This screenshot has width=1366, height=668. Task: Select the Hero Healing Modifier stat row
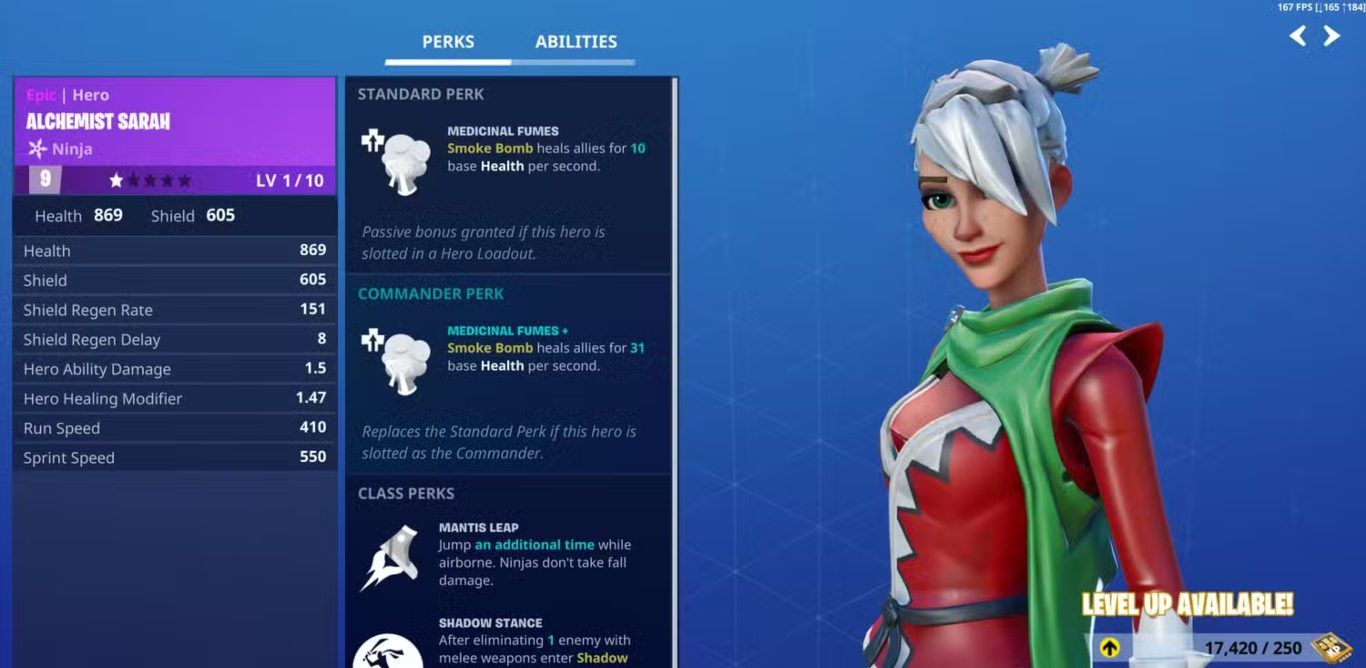coord(175,399)
